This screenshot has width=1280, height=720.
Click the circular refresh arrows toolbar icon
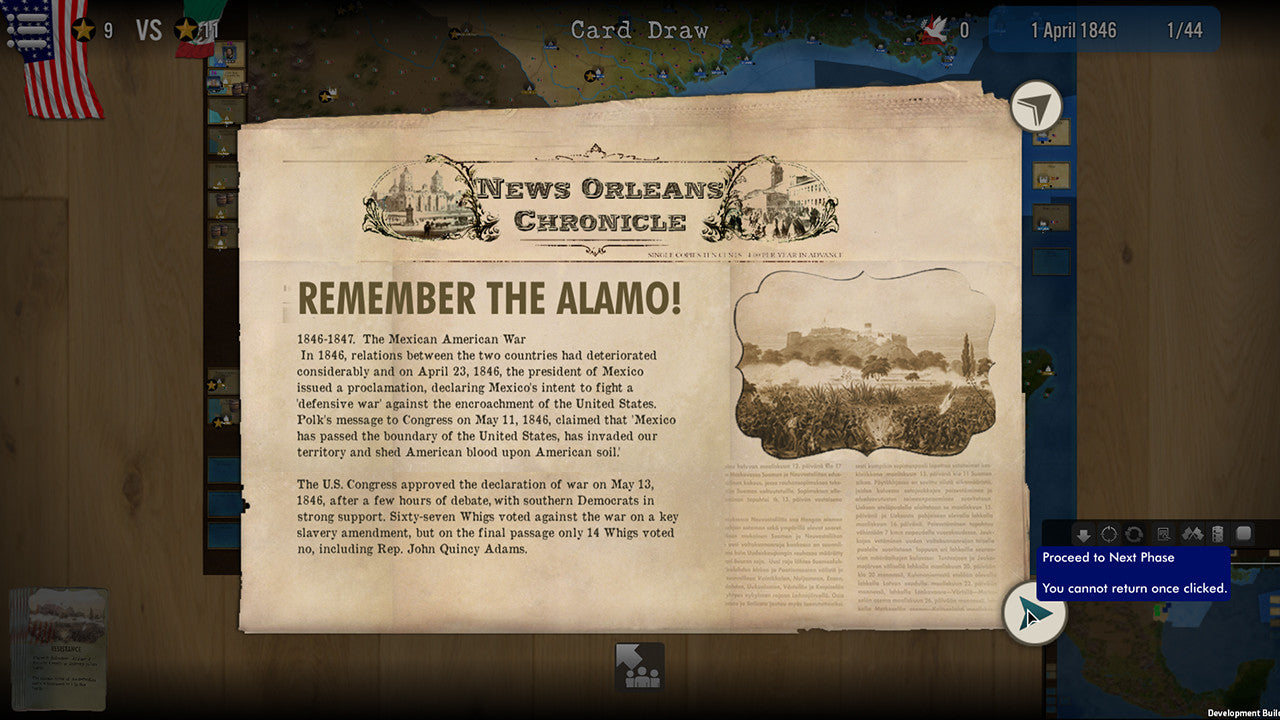[1134, 535]
